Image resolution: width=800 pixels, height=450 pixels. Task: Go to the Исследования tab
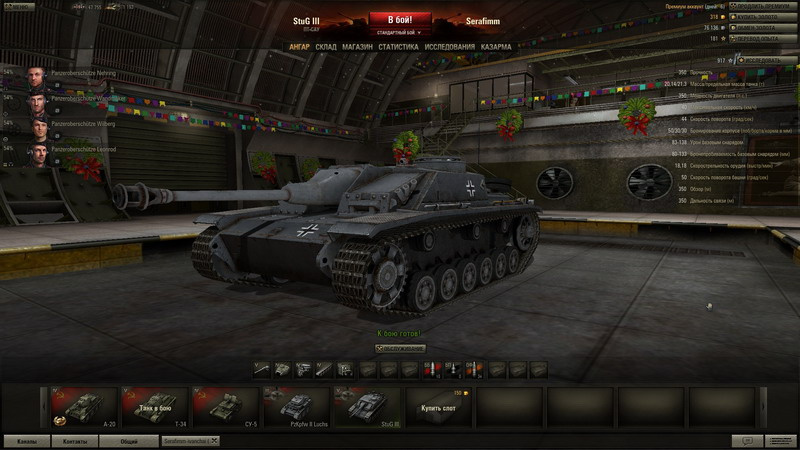pos(449,47)
